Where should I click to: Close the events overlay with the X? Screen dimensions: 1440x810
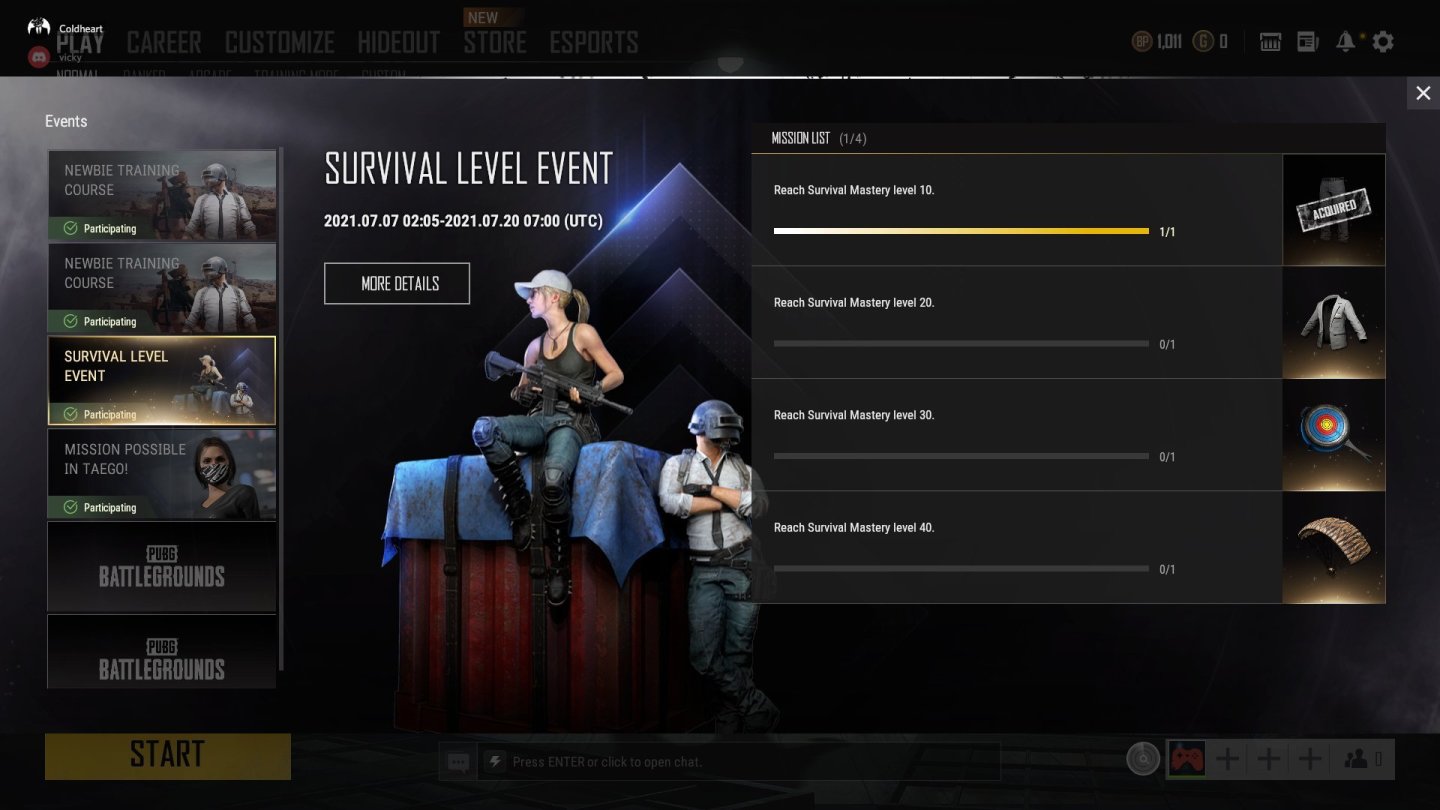click(1423, 94)
